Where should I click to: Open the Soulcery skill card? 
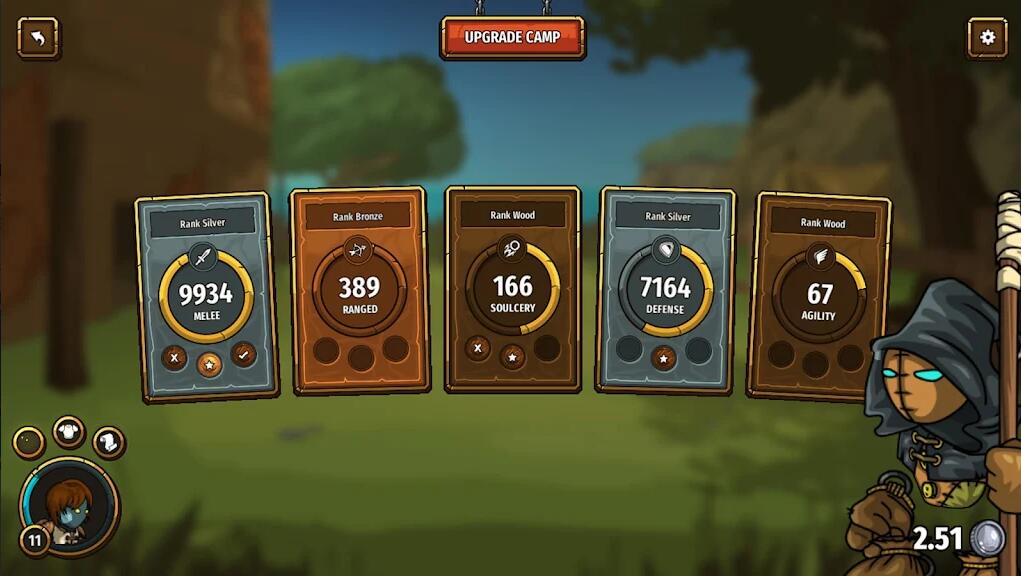512,289
